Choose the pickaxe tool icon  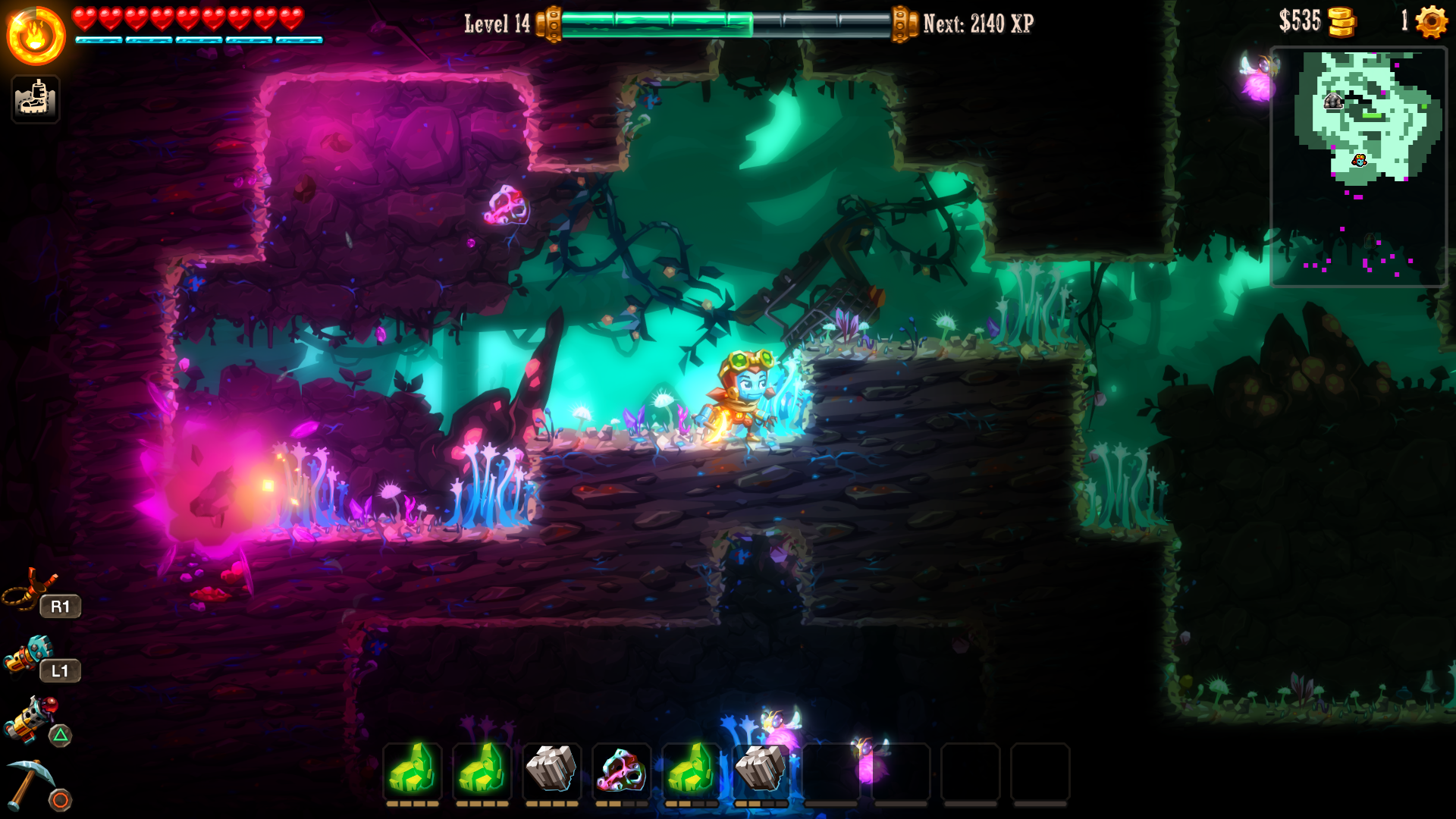(30, 784)
